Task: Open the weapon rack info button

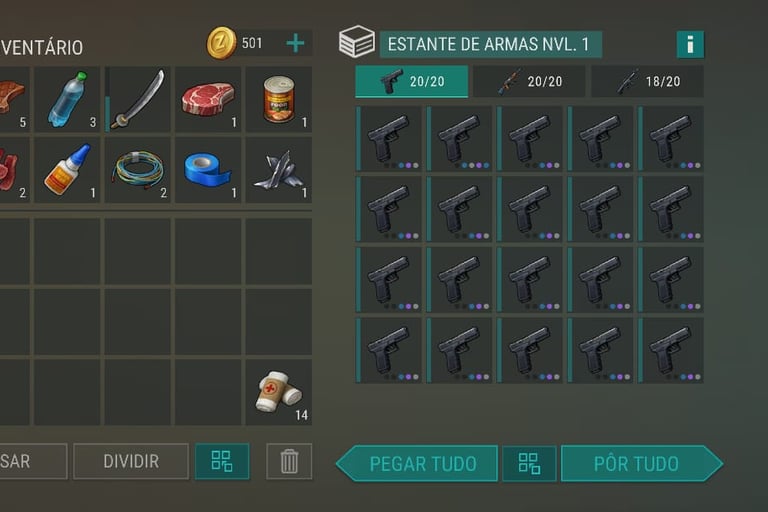Action: 690,44
